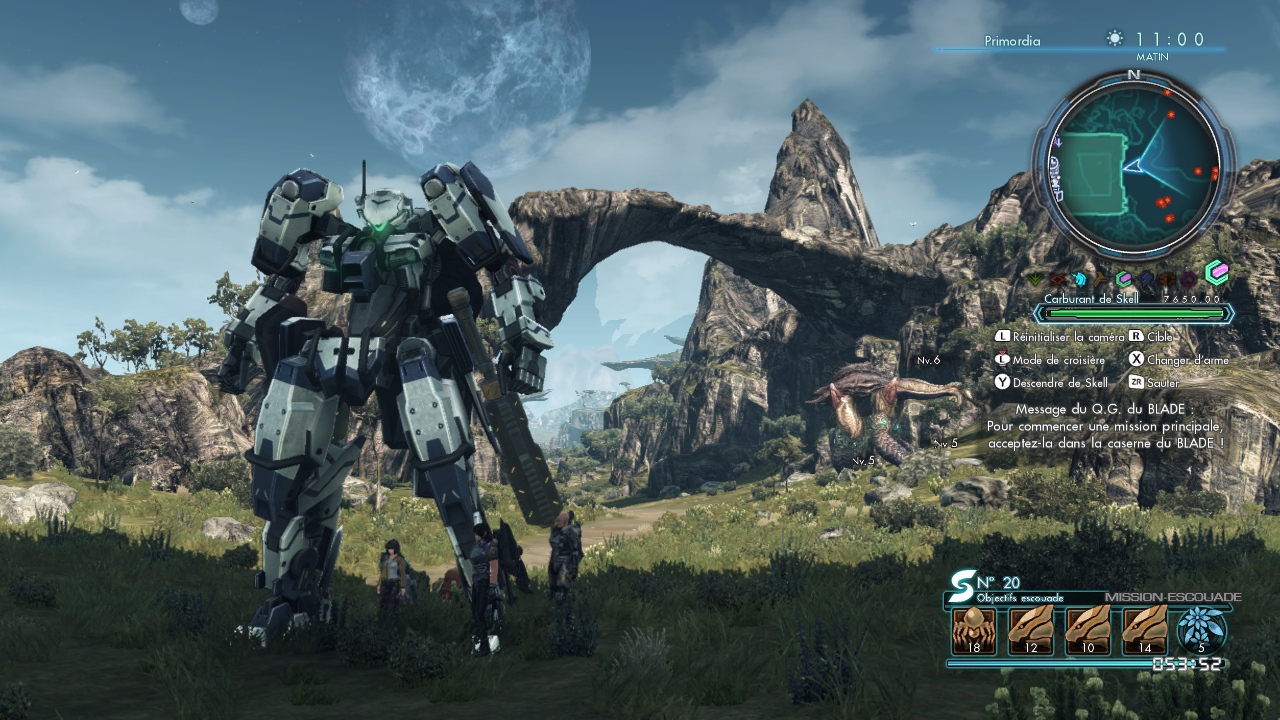Choose the green leaf division icon
The image size is (1280, 720).
1037,279
